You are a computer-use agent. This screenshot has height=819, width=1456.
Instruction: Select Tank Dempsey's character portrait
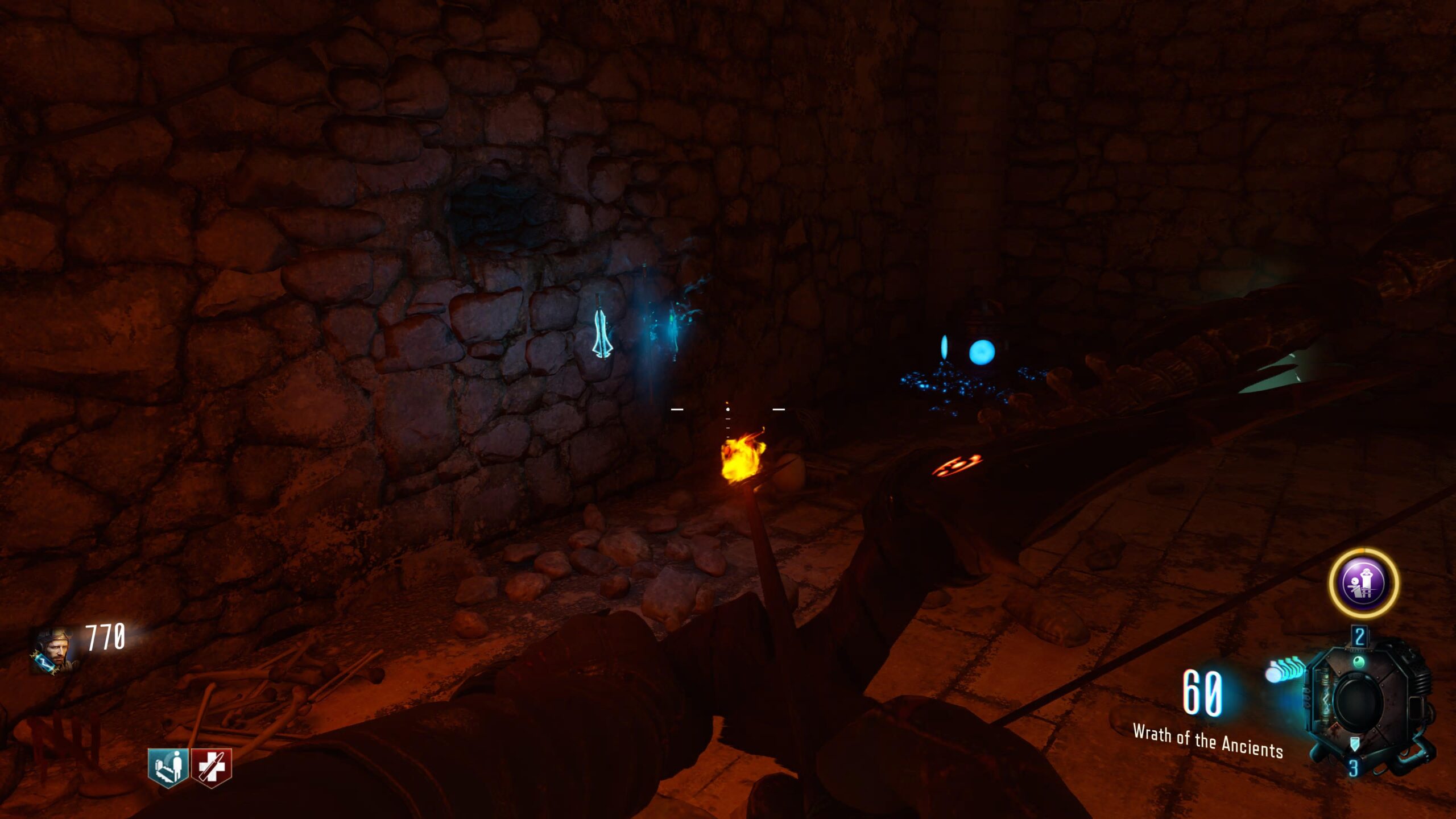(x=55, y=649)
